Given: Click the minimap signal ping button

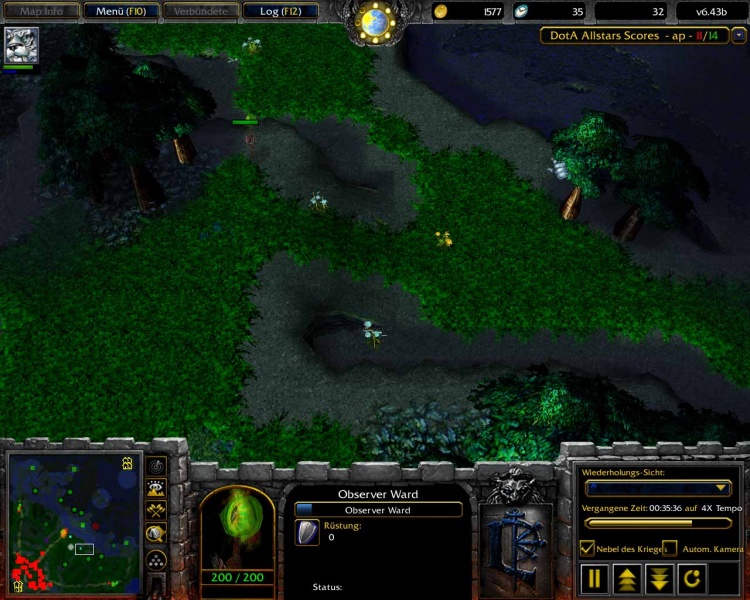Looking at the screenshot, I should click(x=156, y=466).
